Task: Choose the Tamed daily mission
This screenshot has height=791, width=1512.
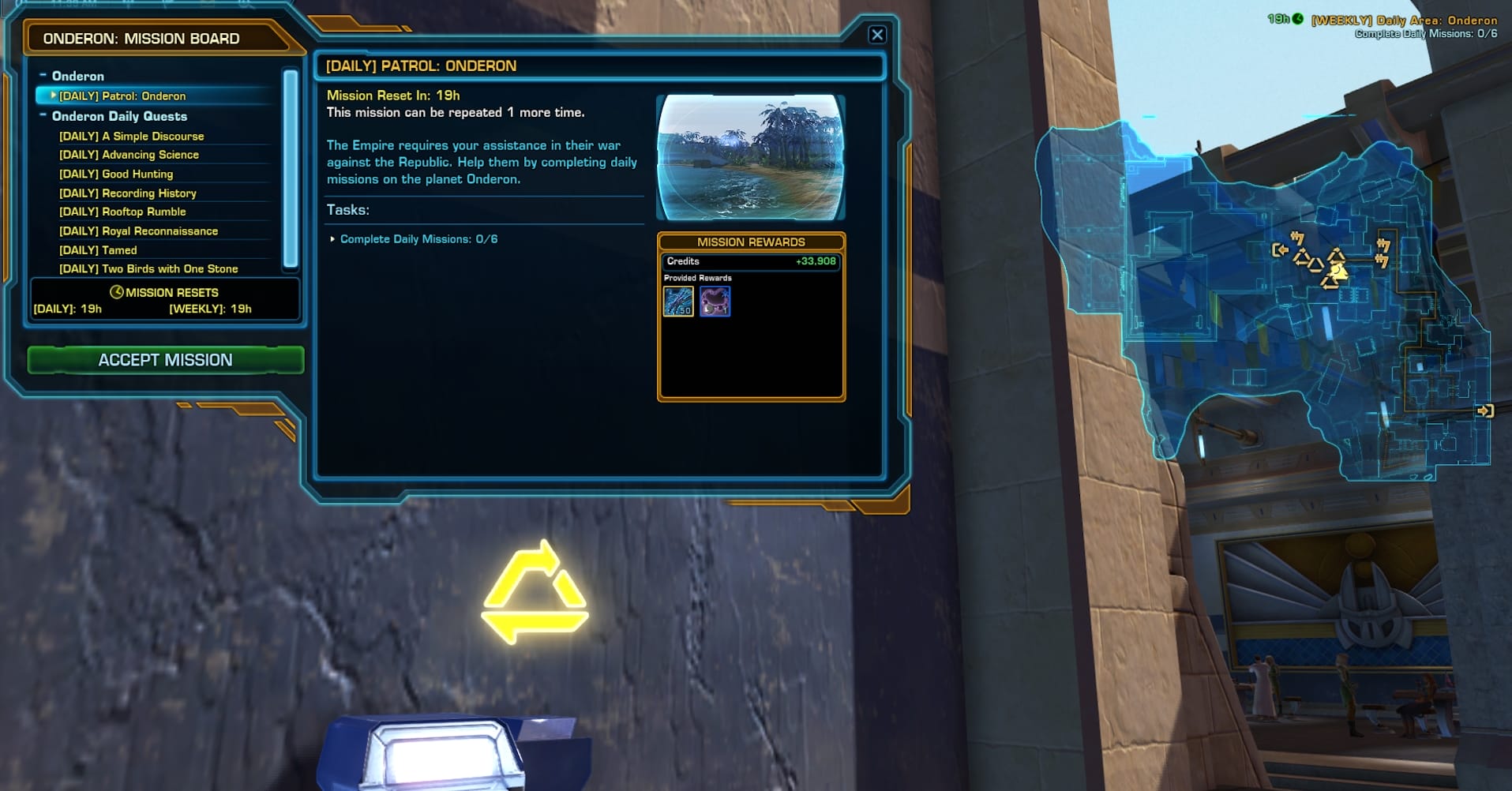Action: coord(98,250)
